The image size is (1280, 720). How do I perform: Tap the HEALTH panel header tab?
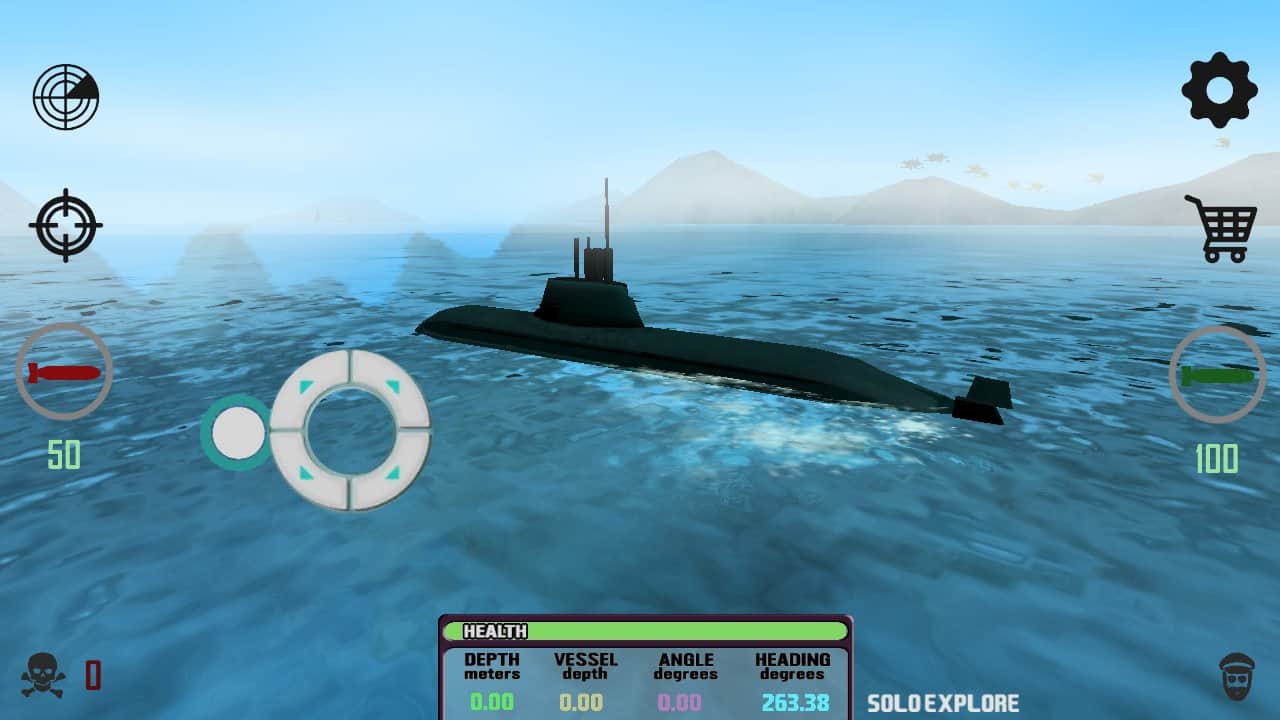(x=493, y=631)
